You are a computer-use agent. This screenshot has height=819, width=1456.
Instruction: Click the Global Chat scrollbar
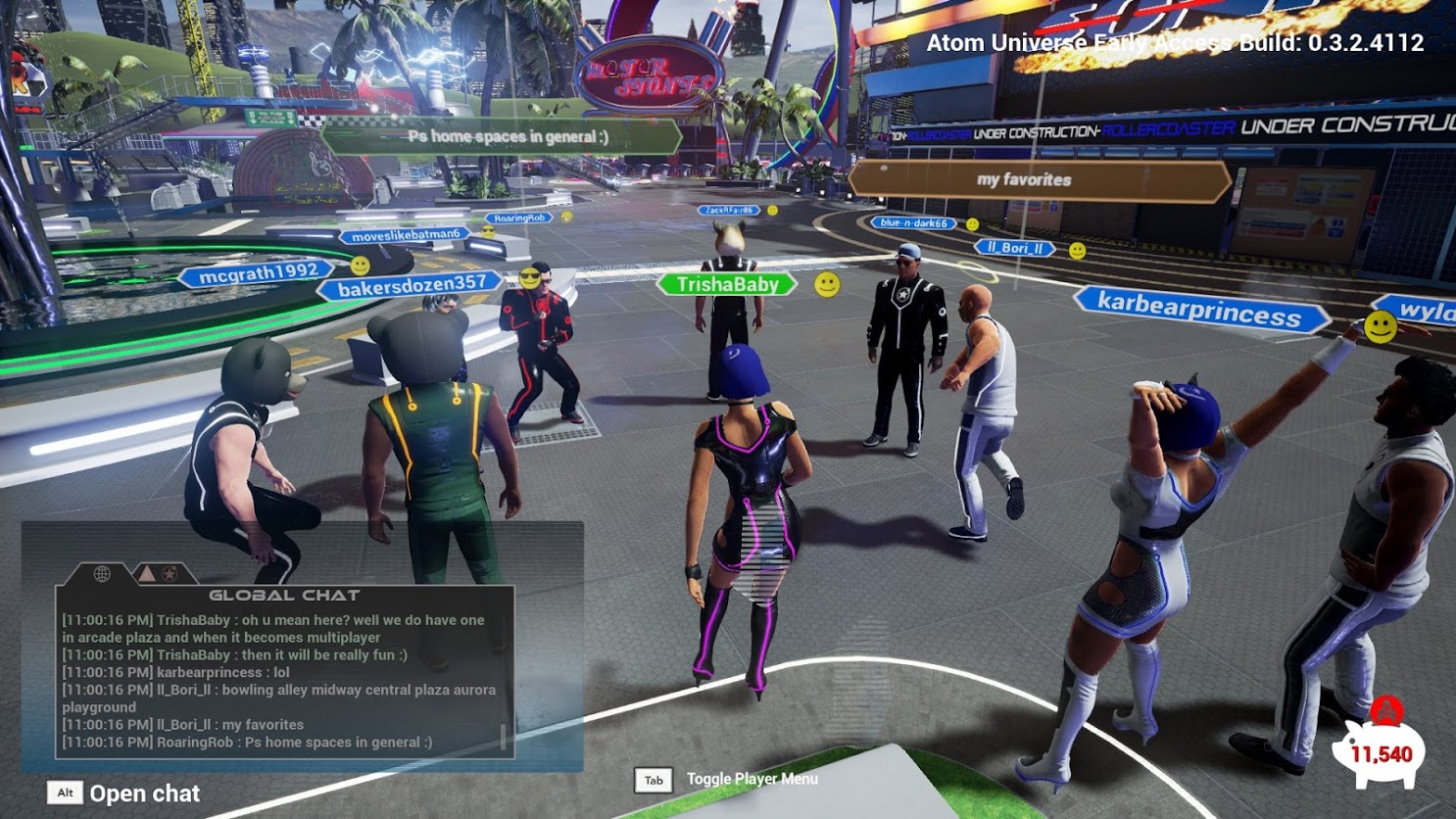[504, 737]
